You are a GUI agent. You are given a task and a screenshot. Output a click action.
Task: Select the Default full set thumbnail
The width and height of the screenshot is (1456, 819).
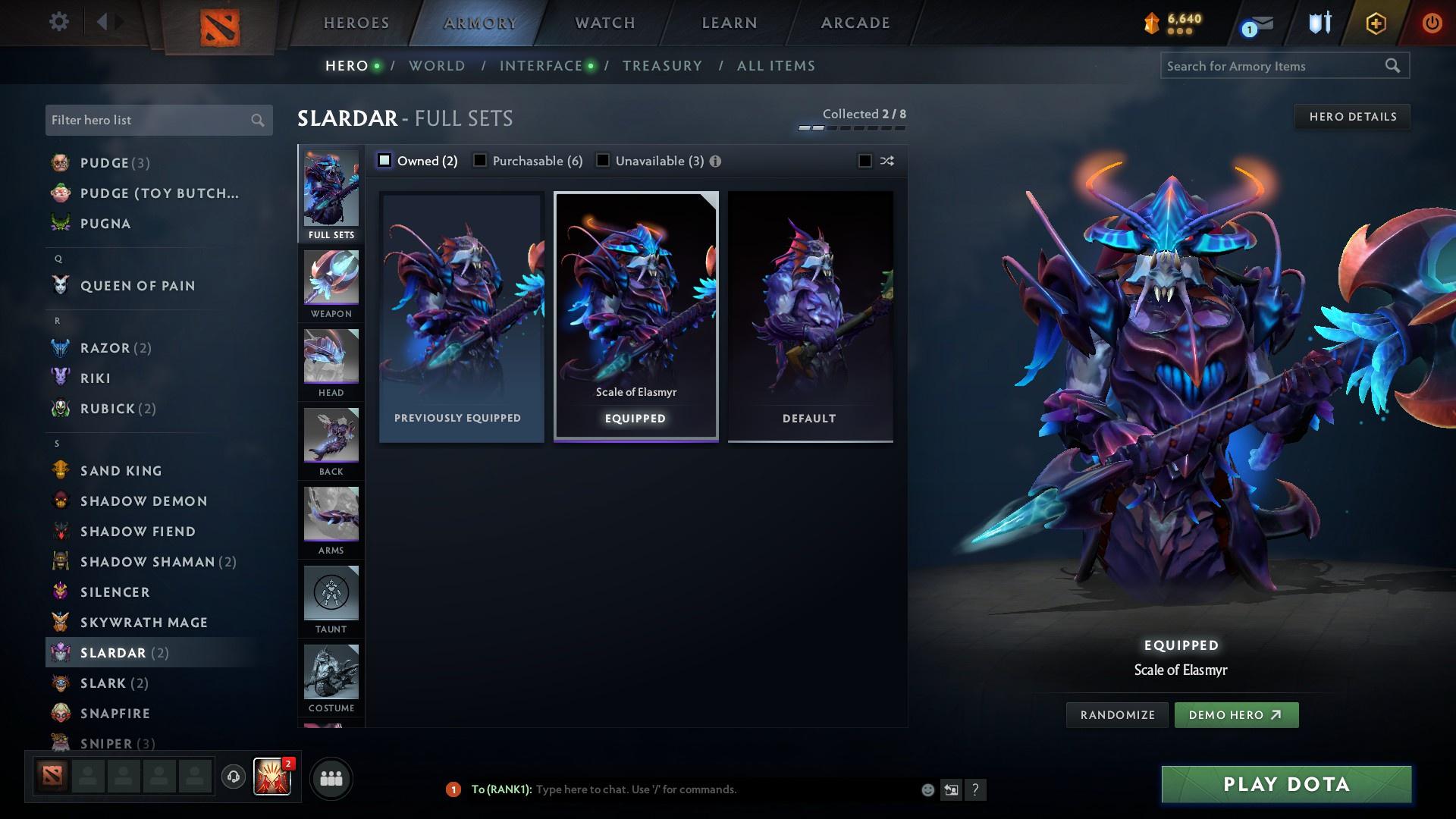coord(809,315)
